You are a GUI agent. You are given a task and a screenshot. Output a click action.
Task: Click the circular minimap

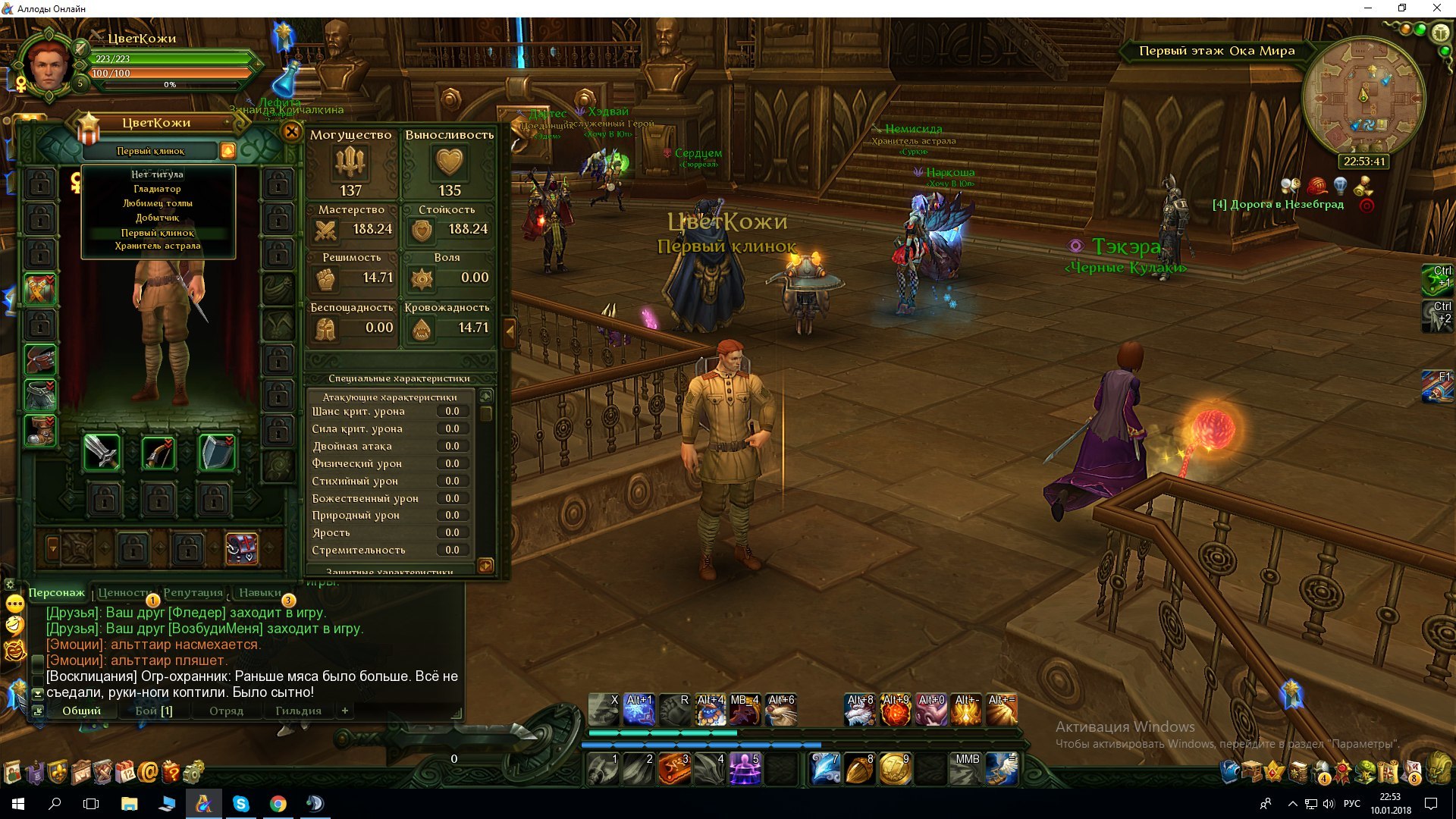[x=1363, y=96]
